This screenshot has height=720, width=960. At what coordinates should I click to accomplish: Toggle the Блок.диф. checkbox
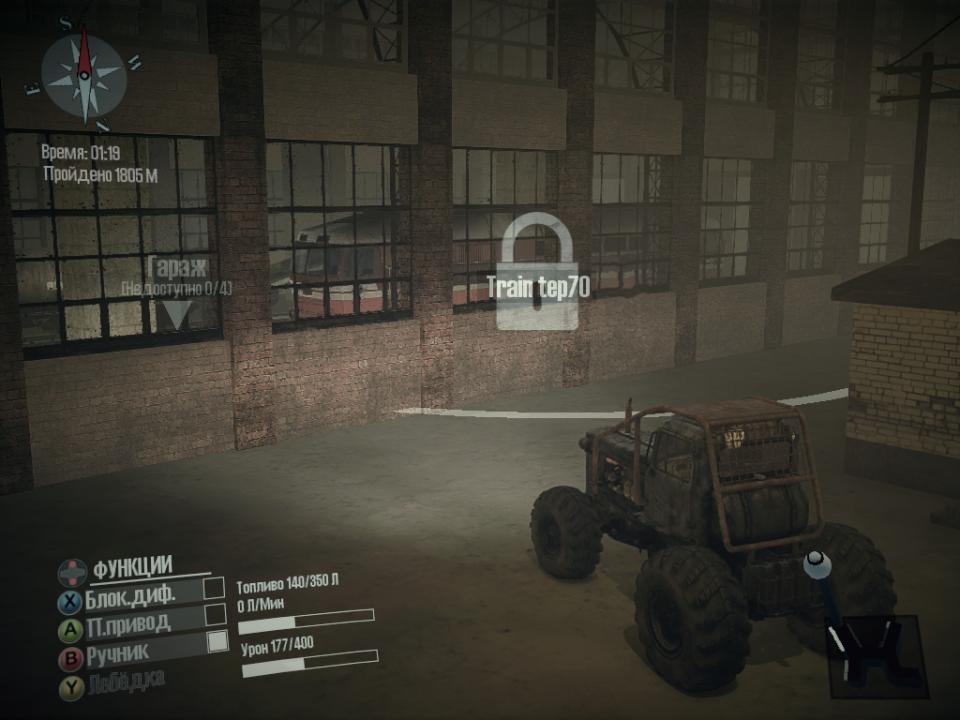pos(214,588)
